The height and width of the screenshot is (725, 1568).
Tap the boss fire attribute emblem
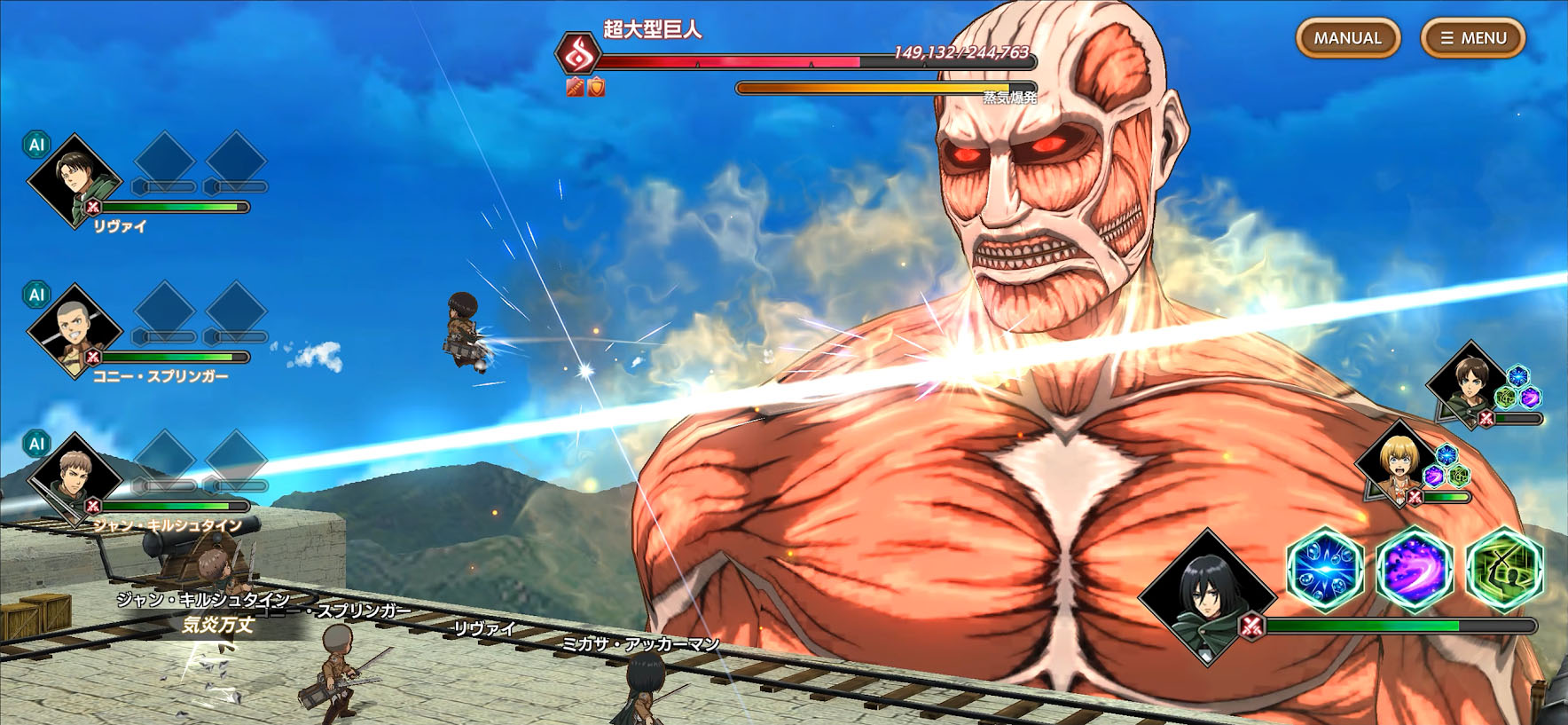tap(577, 53)
